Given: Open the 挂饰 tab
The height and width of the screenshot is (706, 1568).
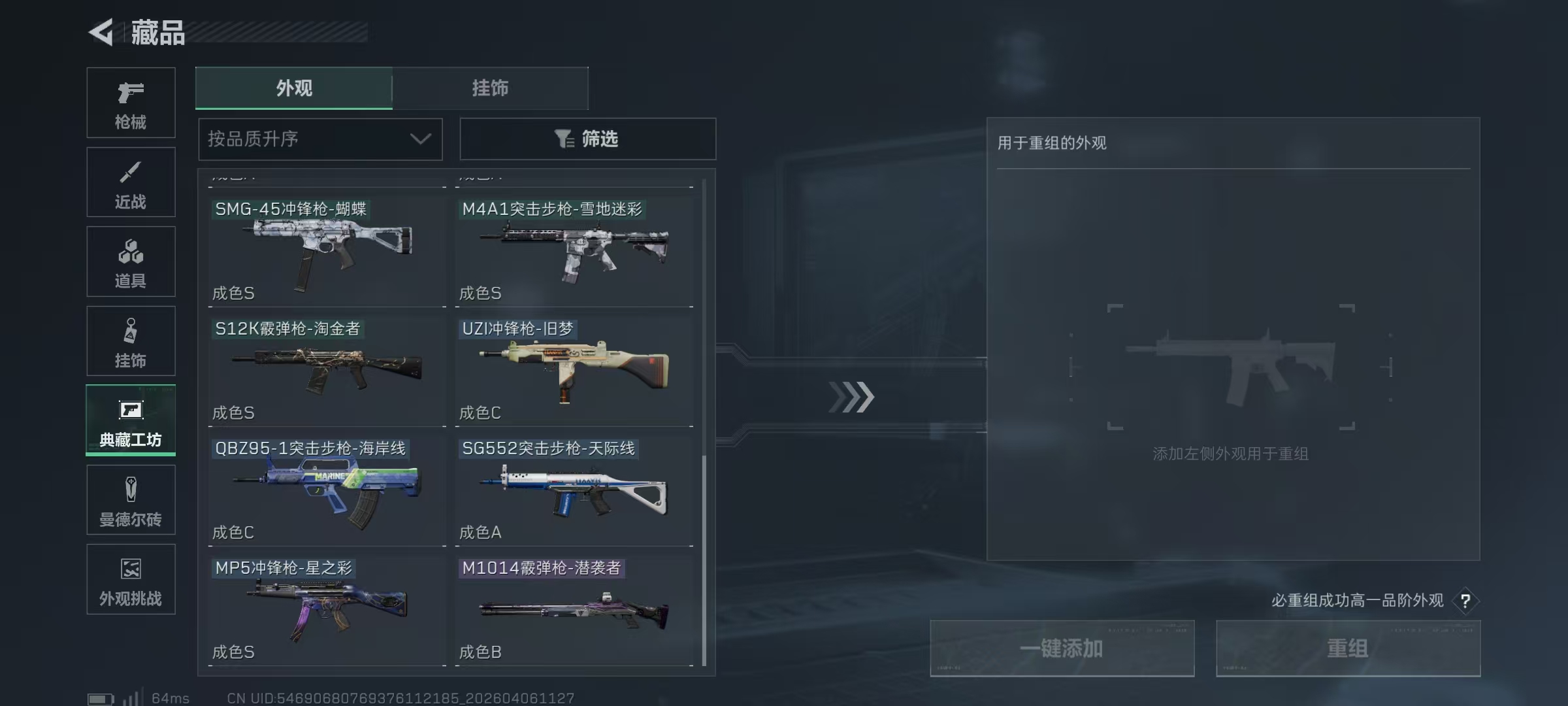Looking at the screenshot, I should [491, 88].
